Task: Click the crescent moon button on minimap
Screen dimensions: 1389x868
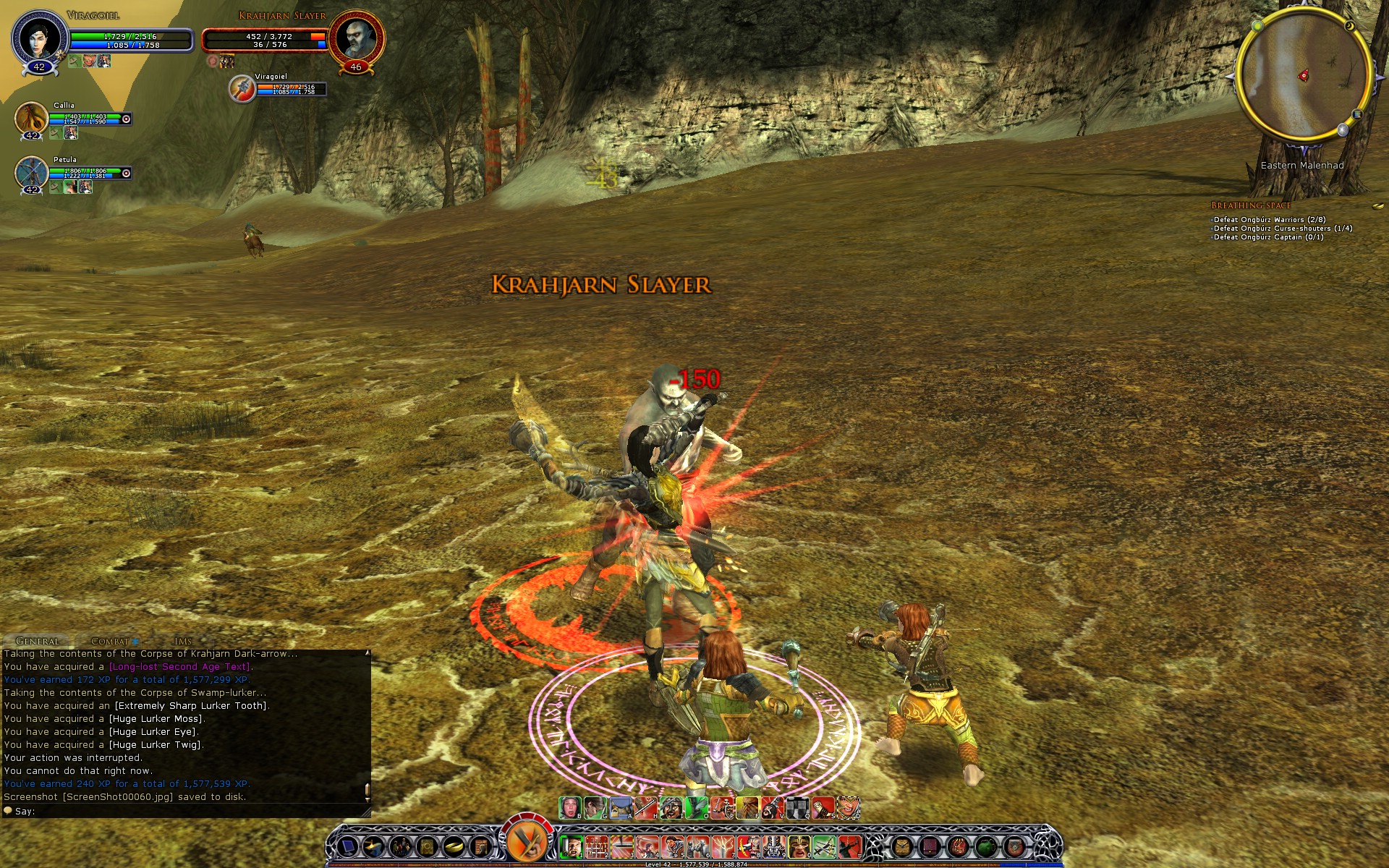Action: point(1350,26)
